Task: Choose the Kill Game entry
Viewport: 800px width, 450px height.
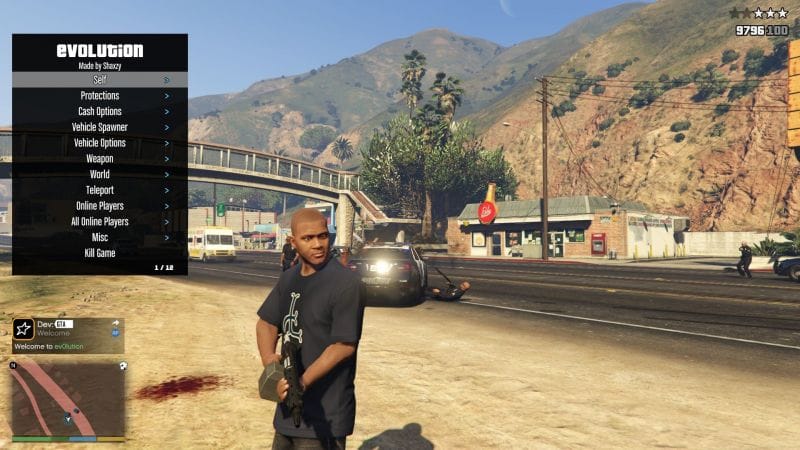Action: (x=99, y=253)
